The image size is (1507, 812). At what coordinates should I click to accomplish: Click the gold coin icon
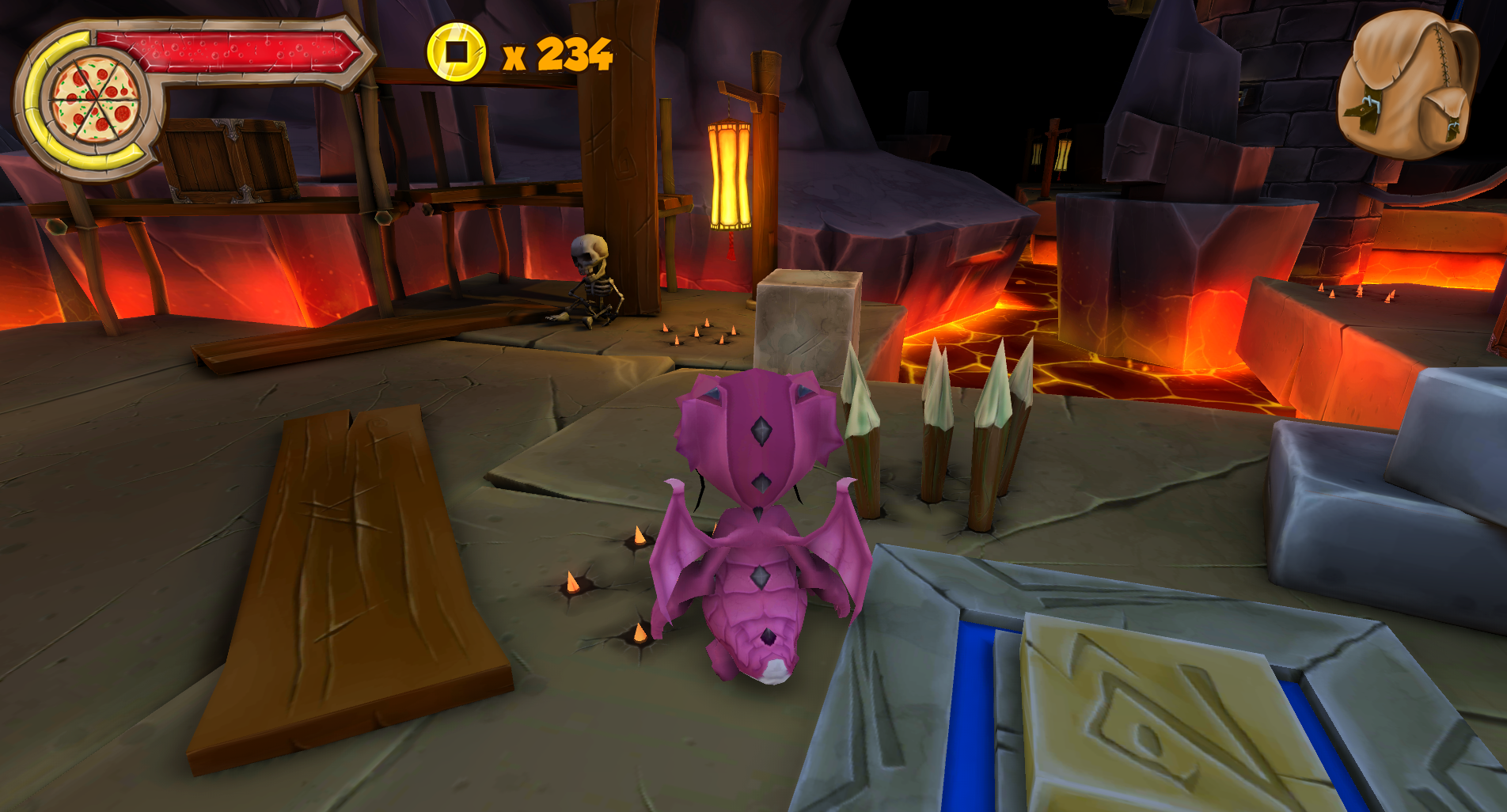(455, 52)
